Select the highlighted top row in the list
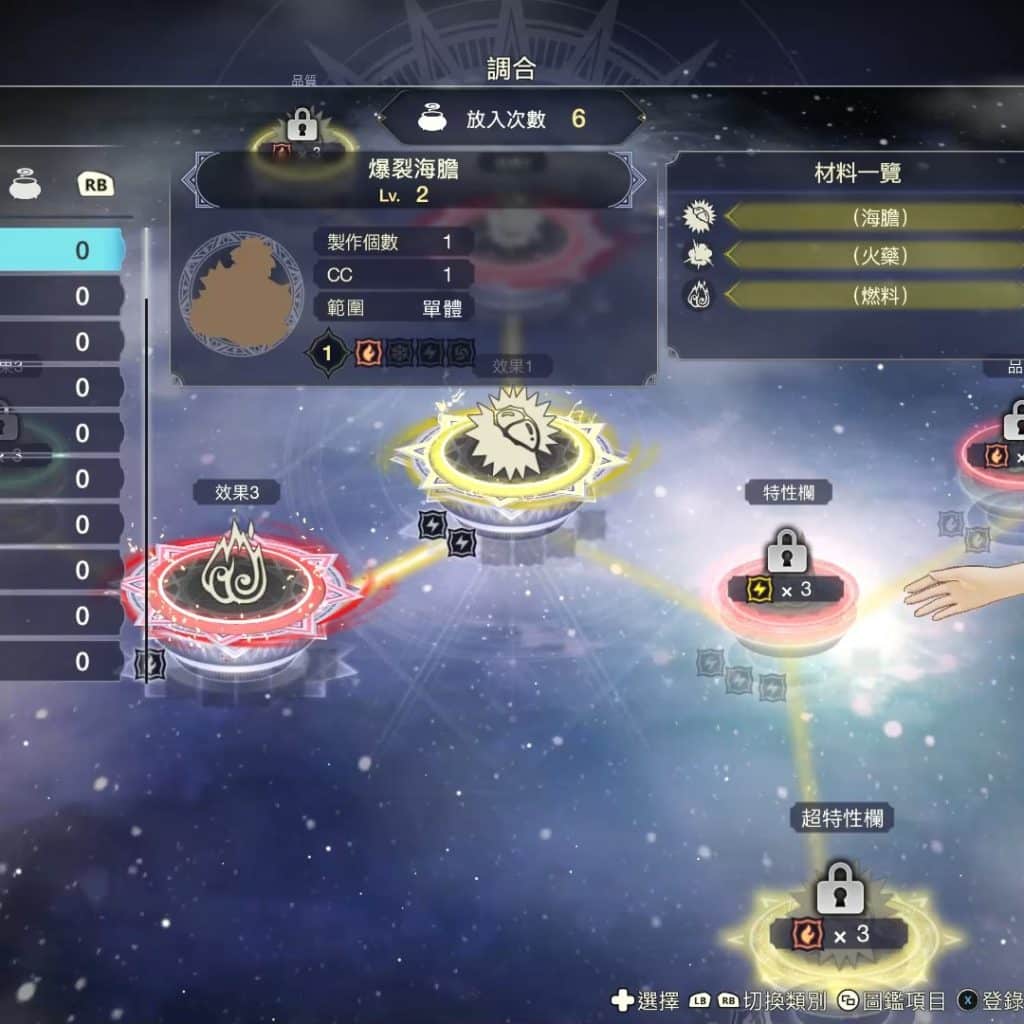 [62, 250]
